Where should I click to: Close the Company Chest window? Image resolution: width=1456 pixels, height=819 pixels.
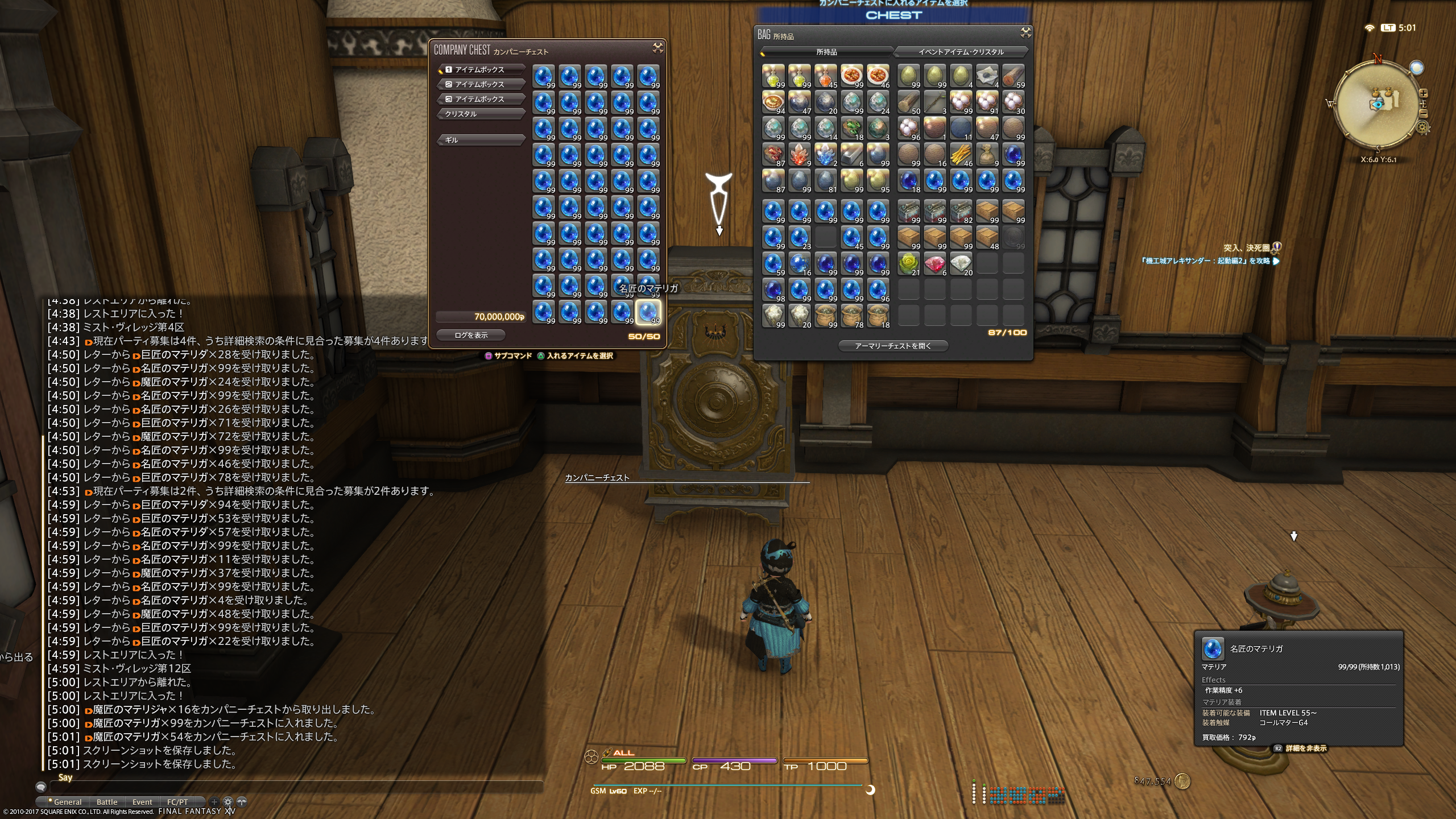658,48
